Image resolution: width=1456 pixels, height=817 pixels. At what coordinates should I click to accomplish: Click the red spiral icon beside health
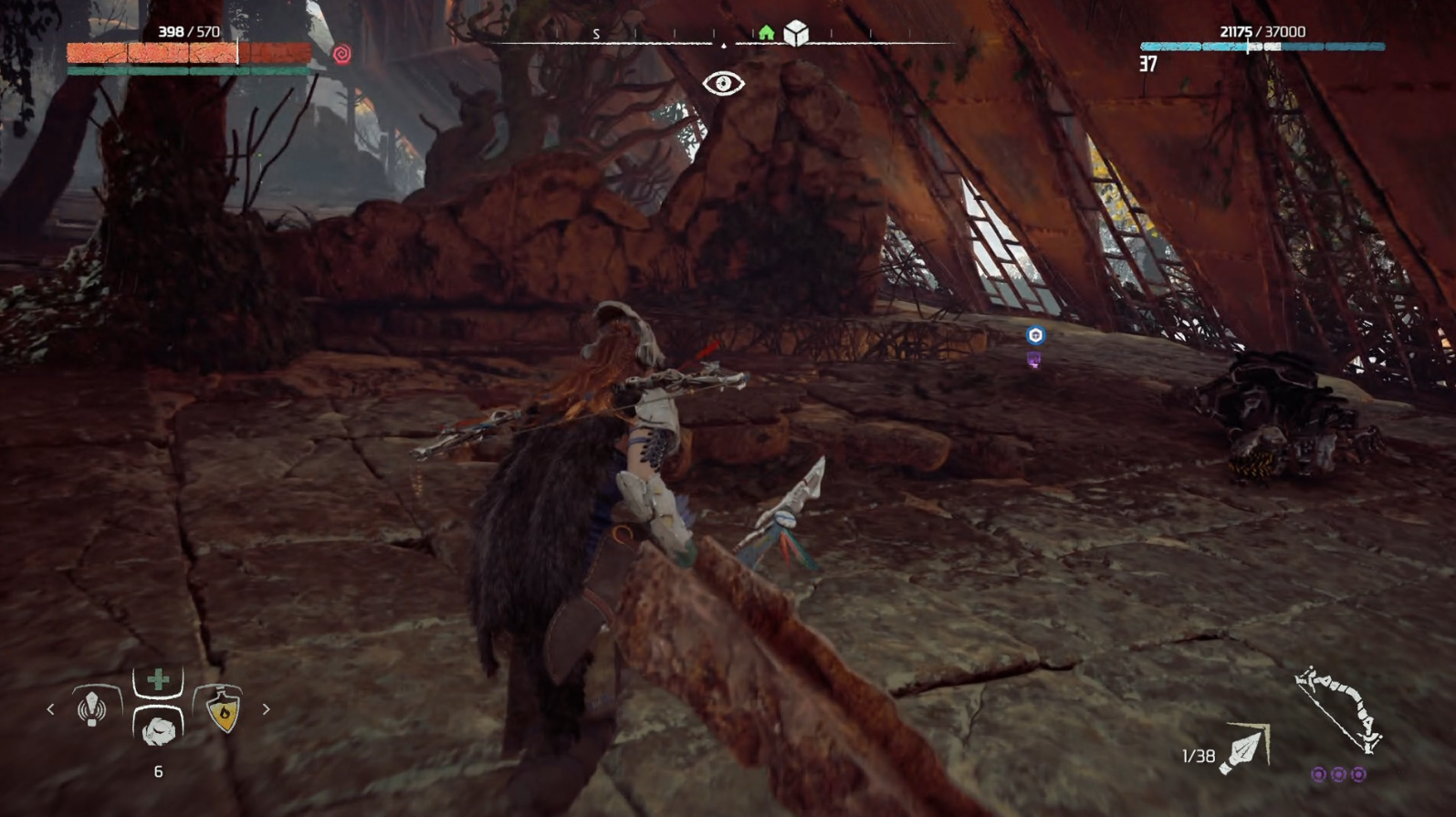pyautogui.click(x=341, y=55)
